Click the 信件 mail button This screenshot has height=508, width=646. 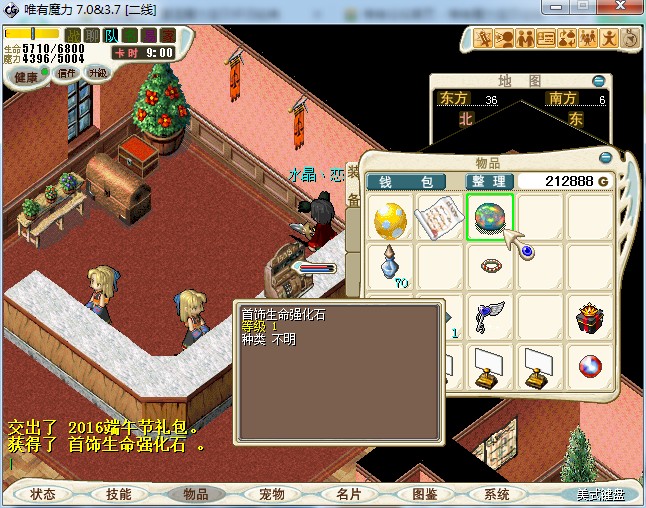click(68, 73)
